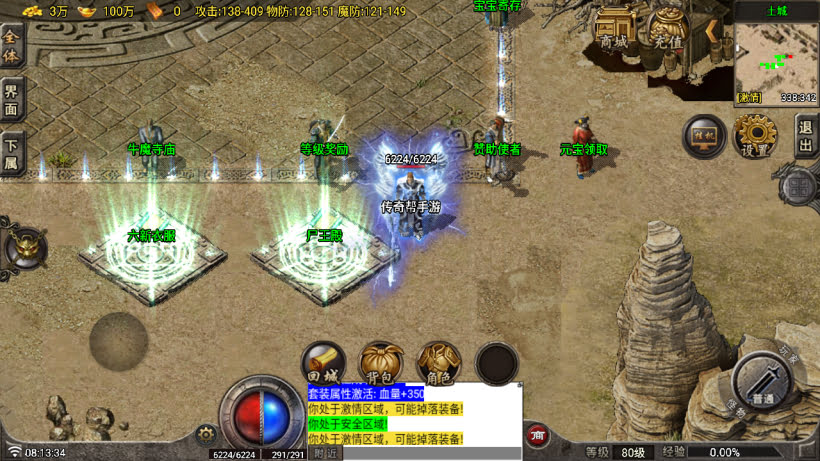820x461 pixels.
Task: Click the 退出 exit button
Action: (806, 137)
